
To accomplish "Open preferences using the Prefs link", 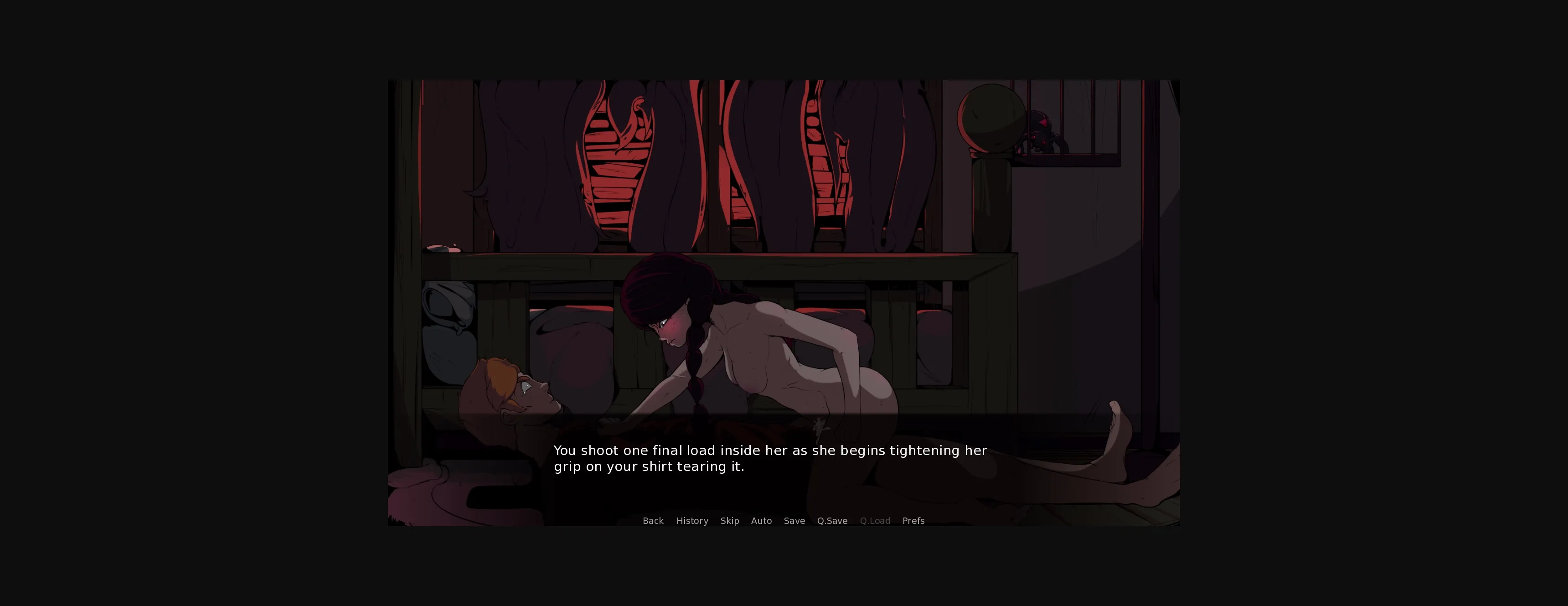I will (913, 521).
